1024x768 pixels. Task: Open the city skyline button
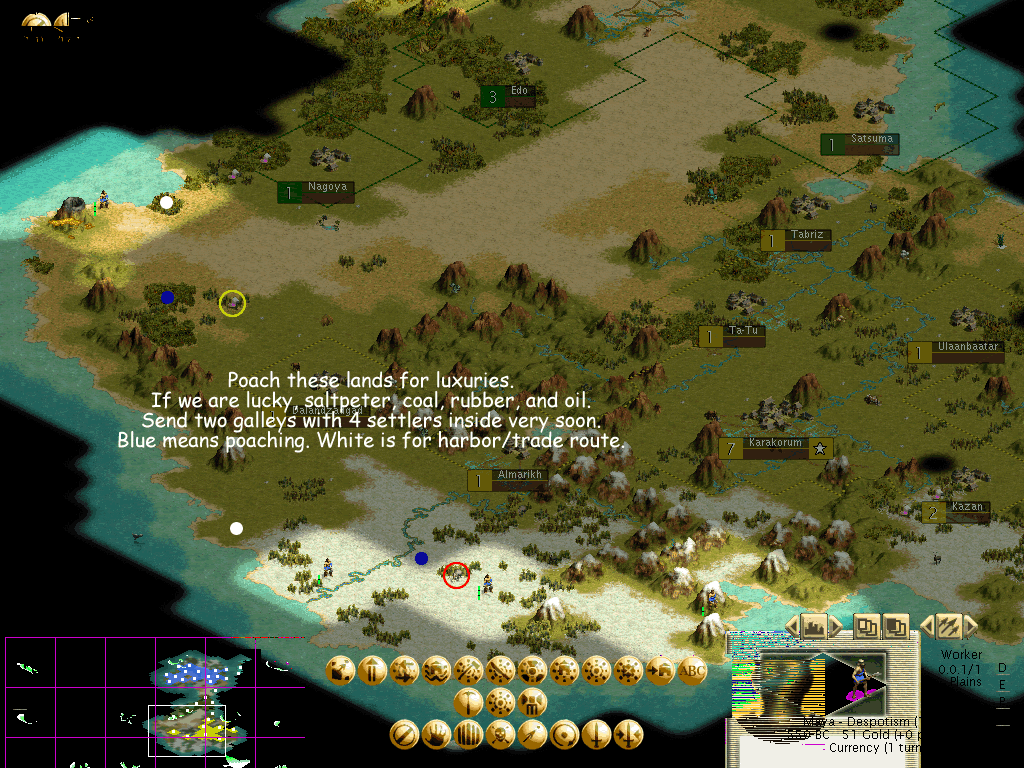coord(815,626)
